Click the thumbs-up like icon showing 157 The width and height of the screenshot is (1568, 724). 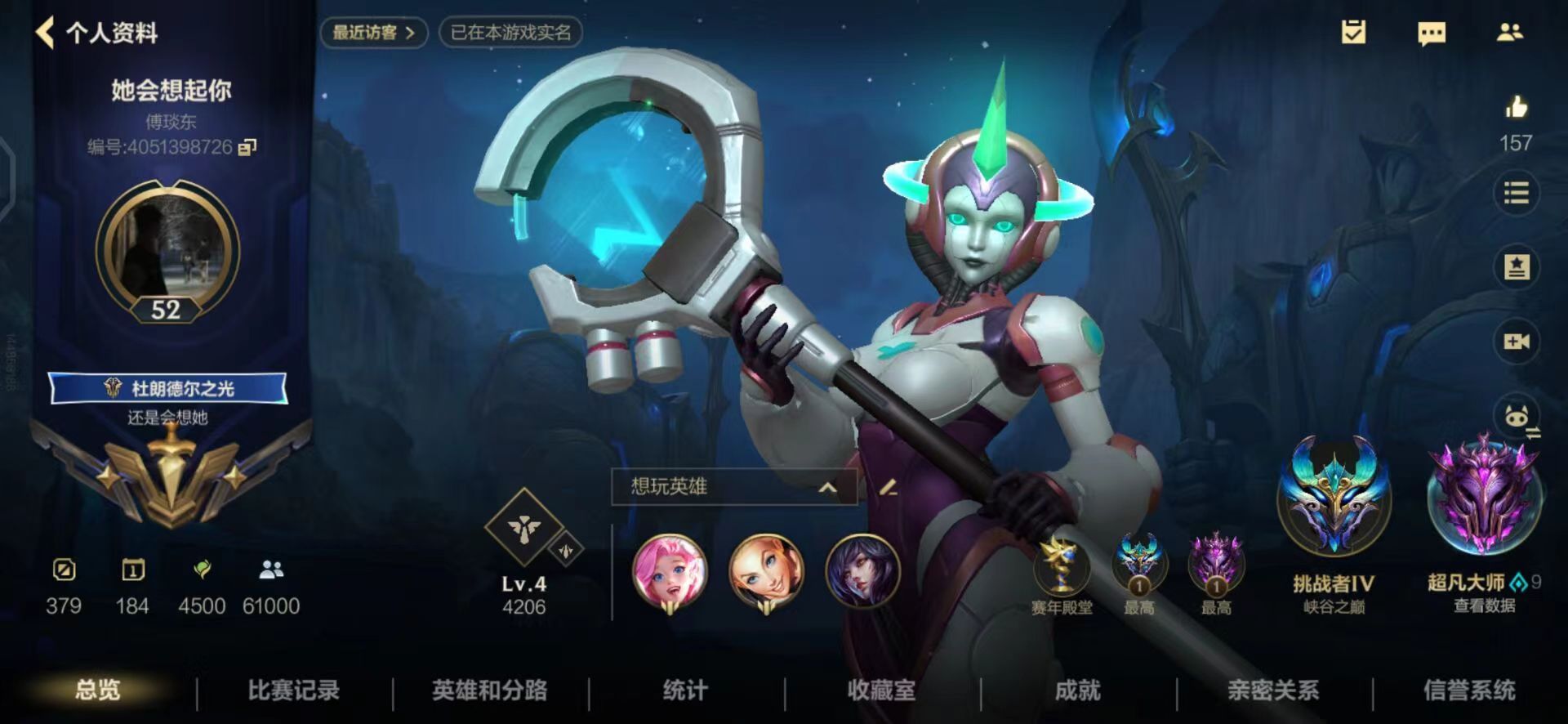pyautogui.click(x=1517, y=107)
